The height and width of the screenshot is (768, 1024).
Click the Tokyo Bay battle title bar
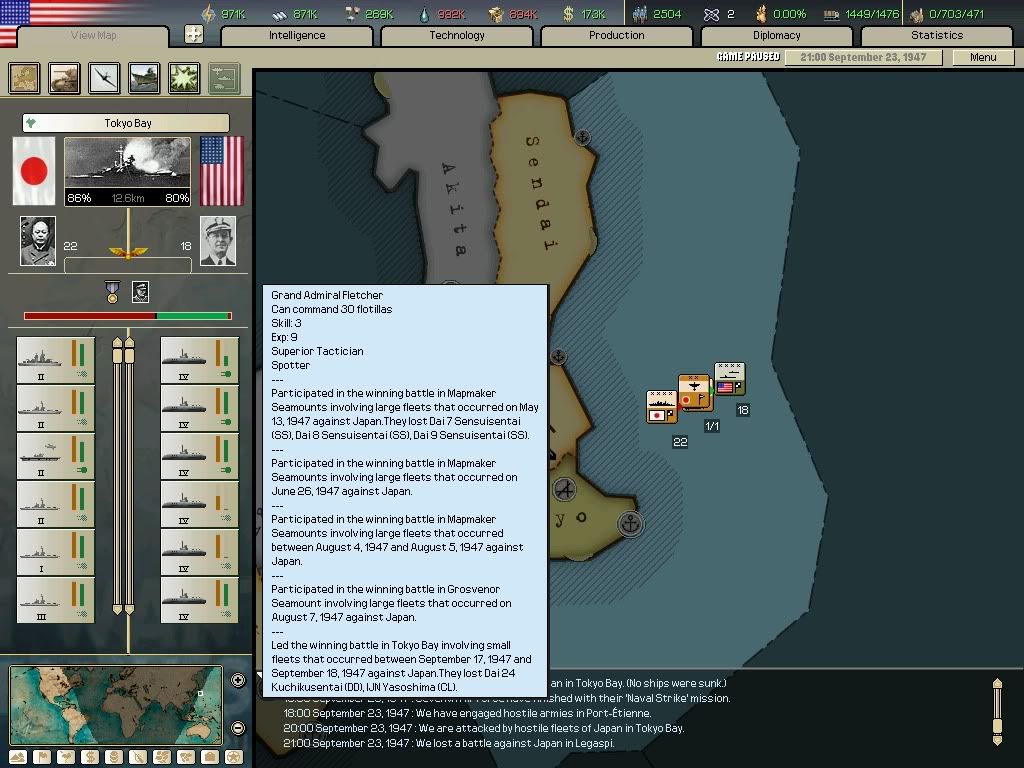coord(126,123)
